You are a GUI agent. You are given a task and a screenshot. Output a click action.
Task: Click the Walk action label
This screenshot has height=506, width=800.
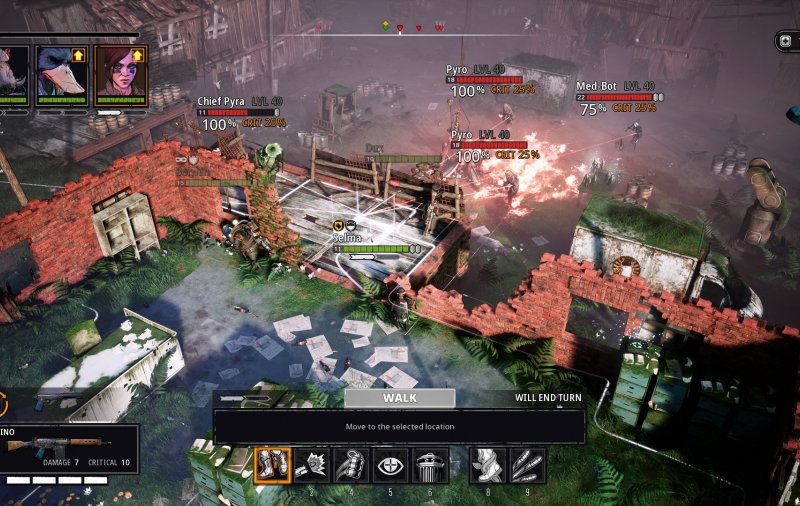pos(399,397)
